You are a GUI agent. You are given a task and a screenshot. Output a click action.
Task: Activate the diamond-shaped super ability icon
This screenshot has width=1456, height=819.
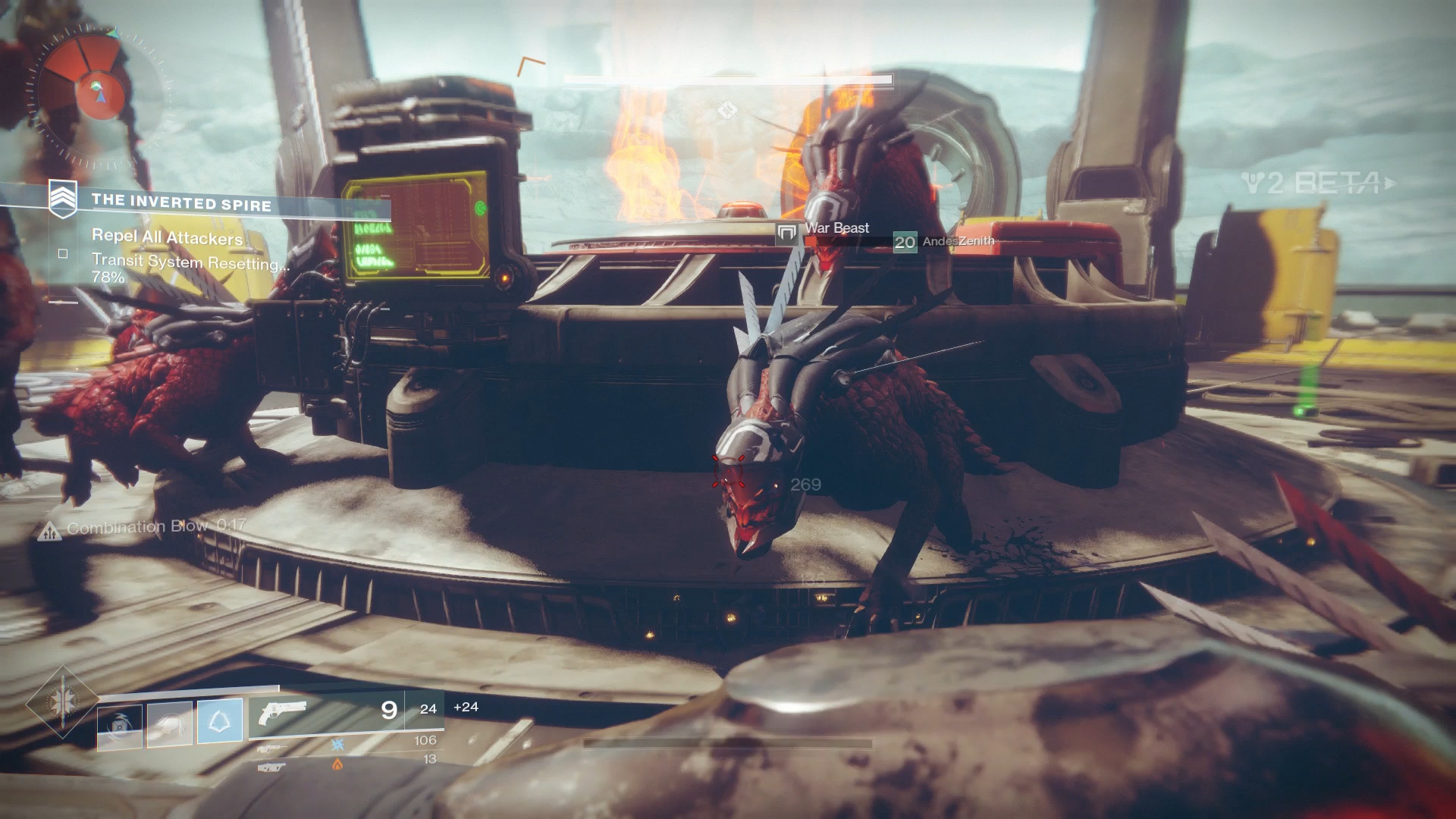click(61, 701)
